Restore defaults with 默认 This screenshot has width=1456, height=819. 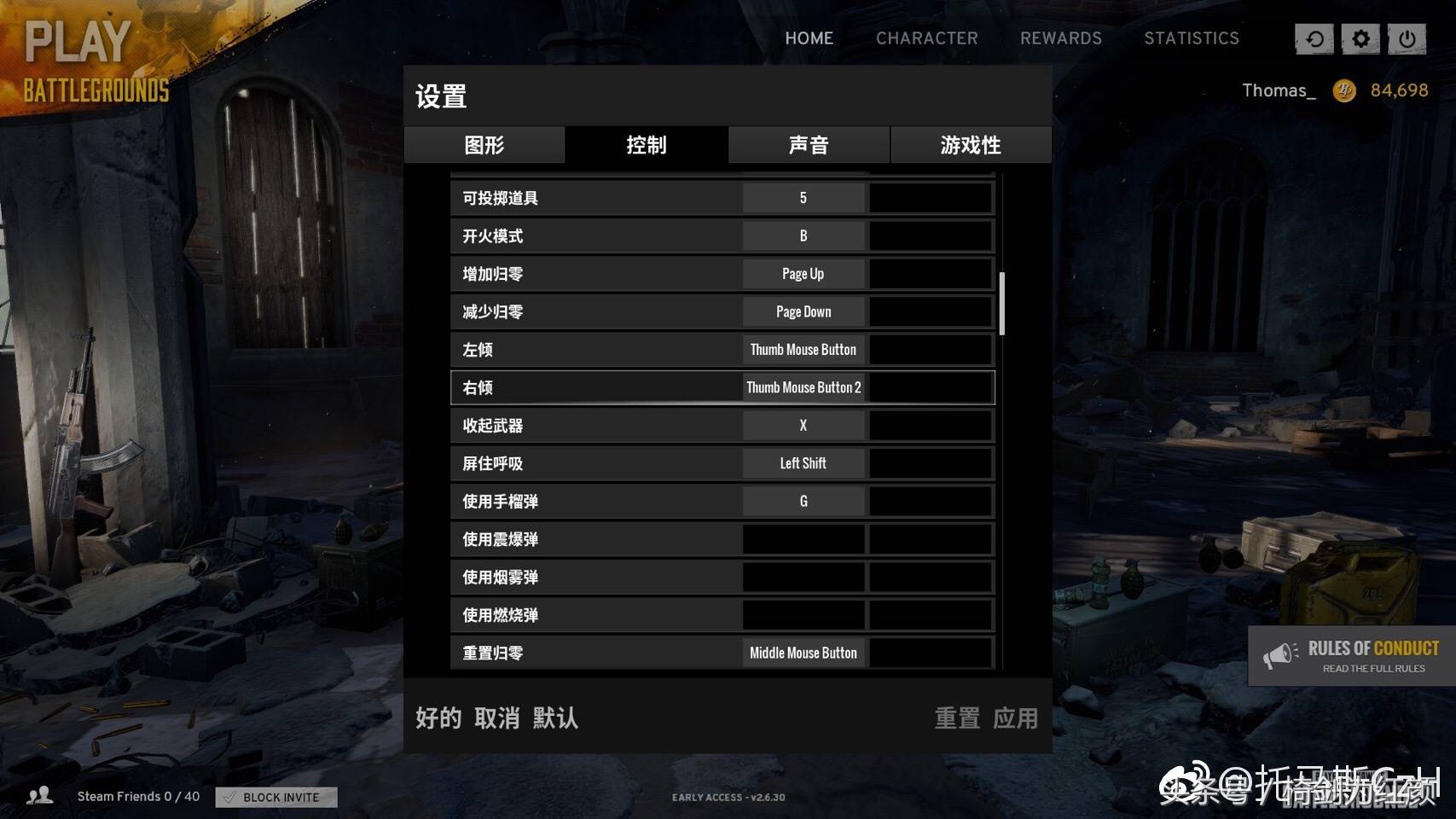[x=555, y=718]
